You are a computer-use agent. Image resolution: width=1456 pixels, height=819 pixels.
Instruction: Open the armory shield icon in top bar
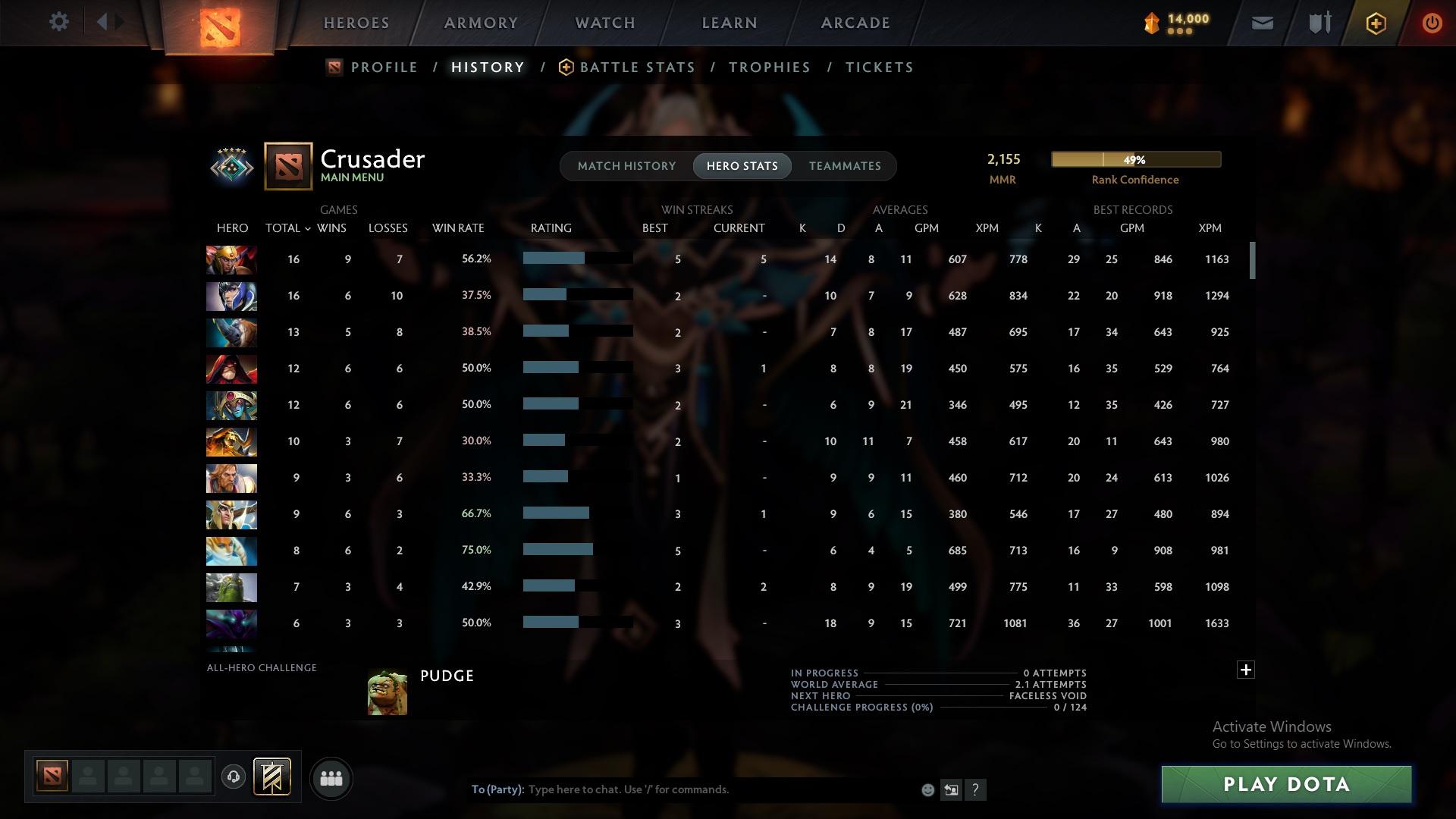coord(1319,23)
